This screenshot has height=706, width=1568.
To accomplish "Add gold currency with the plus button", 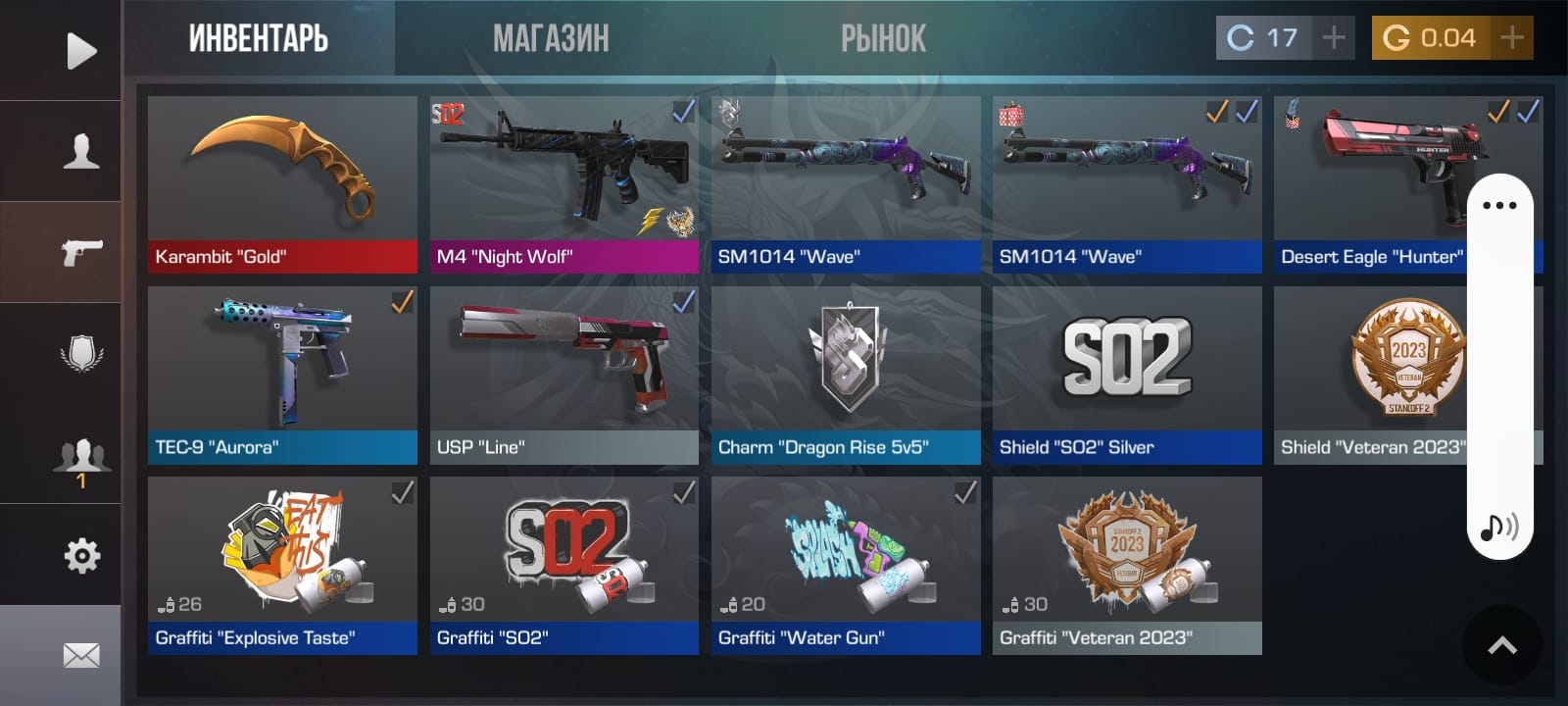I will pyautogui.click(x=1512, y=38).
